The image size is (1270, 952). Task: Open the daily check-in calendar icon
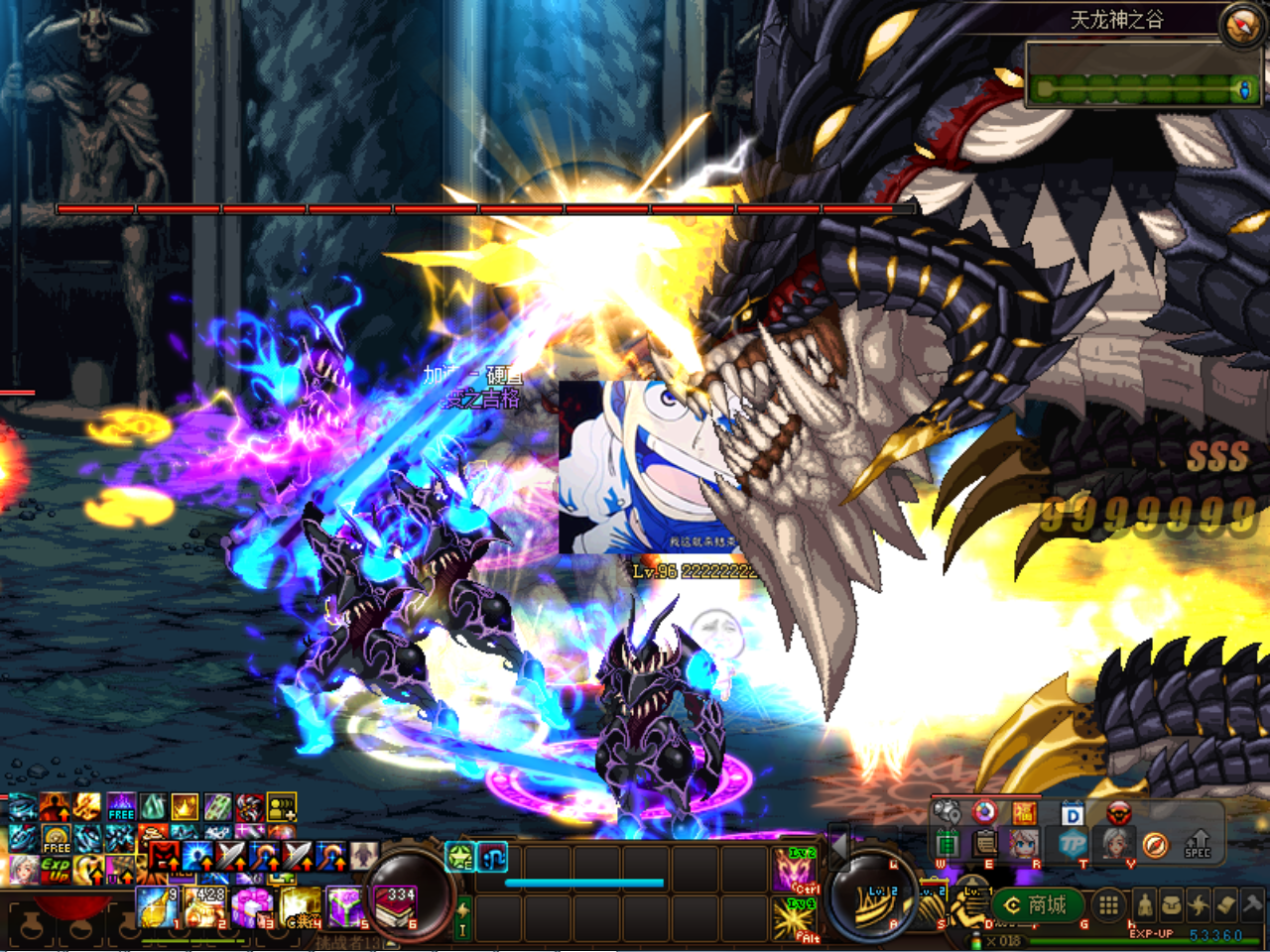[1071, 813]
